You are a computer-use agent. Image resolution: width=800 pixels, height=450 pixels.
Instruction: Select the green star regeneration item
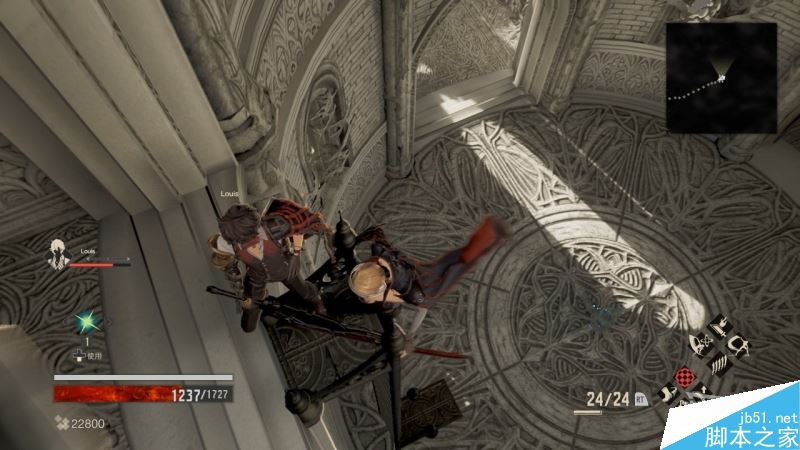tap(85, 322)
